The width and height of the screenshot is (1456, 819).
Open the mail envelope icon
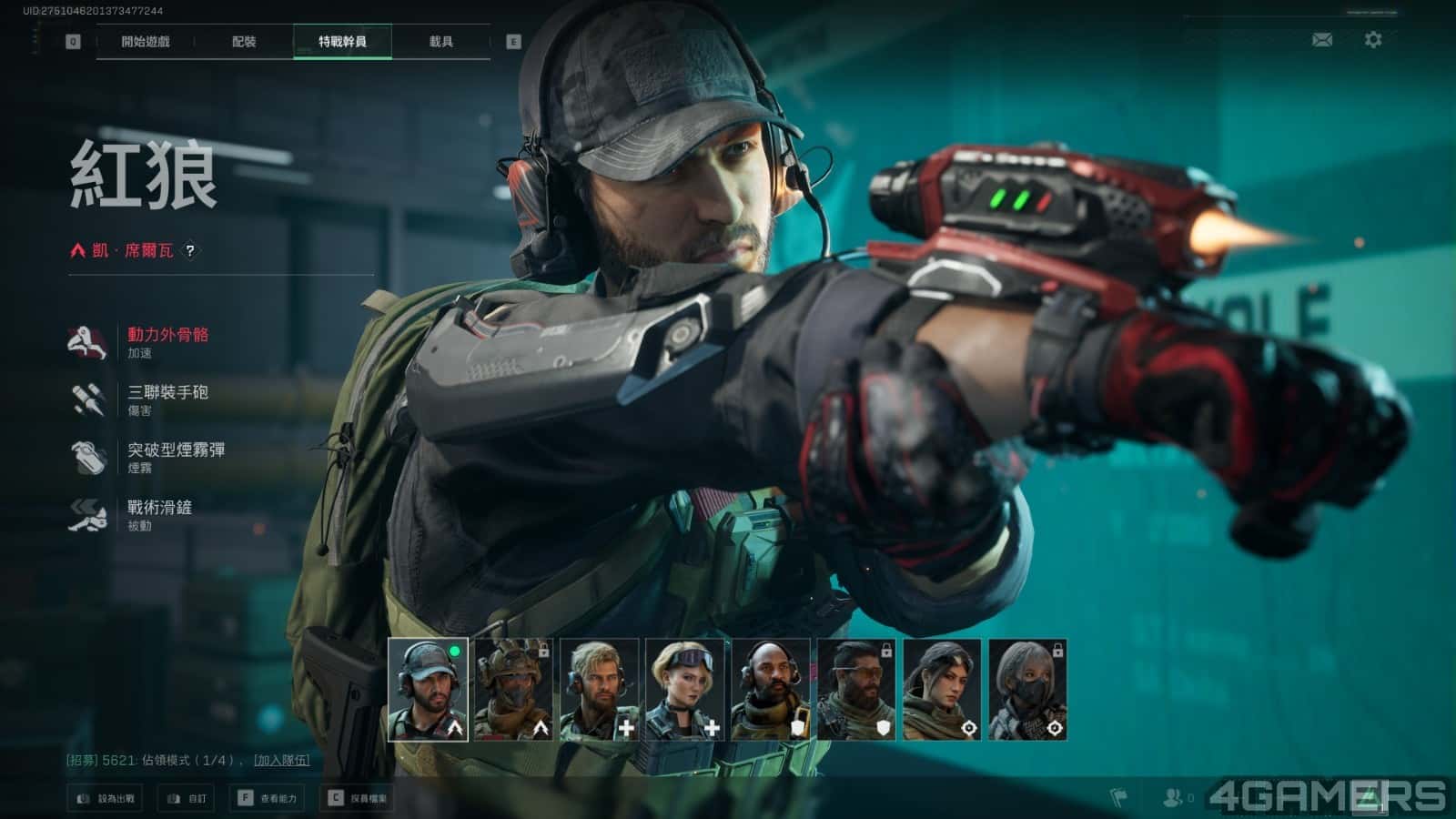1322,39
